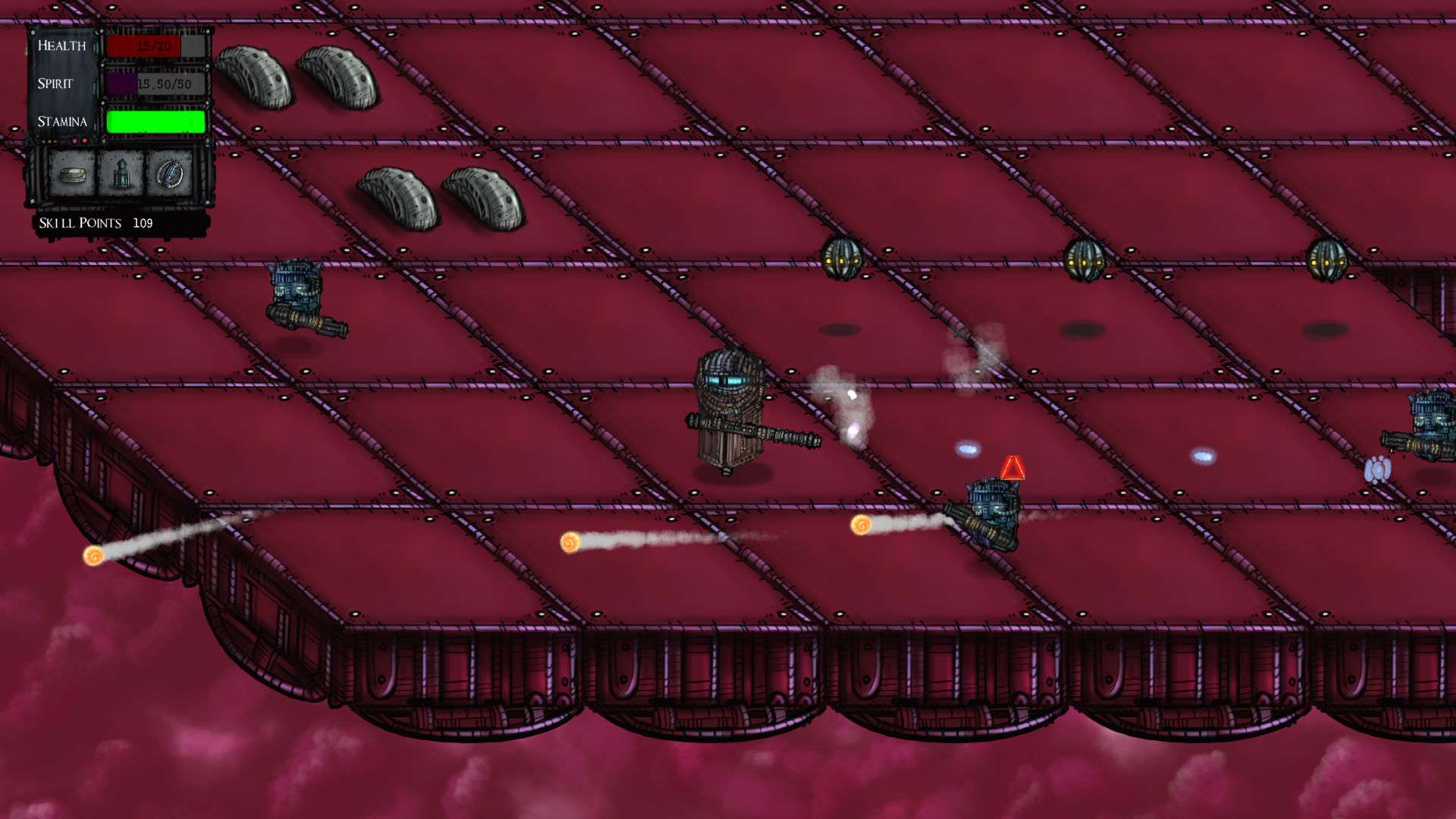Click the Skill Points 109 label
Viewport: 1456px width, 819px height.
pos(94,222)
